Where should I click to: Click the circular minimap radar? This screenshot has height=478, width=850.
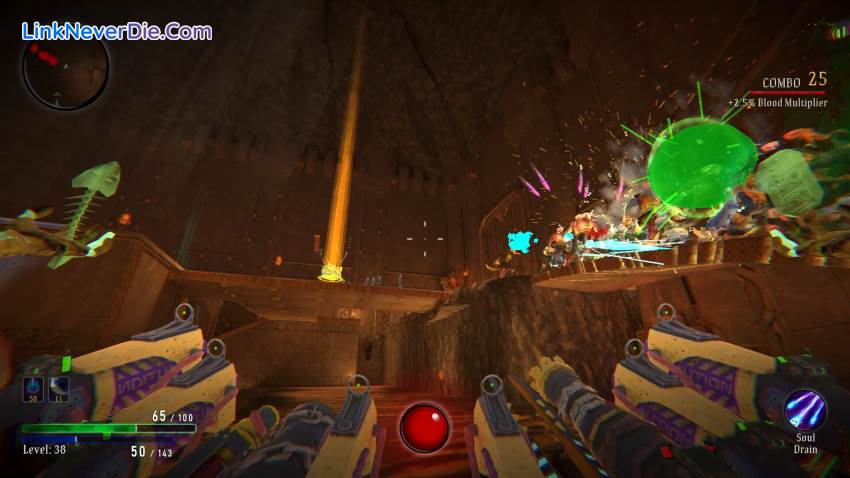pos(65,70)
